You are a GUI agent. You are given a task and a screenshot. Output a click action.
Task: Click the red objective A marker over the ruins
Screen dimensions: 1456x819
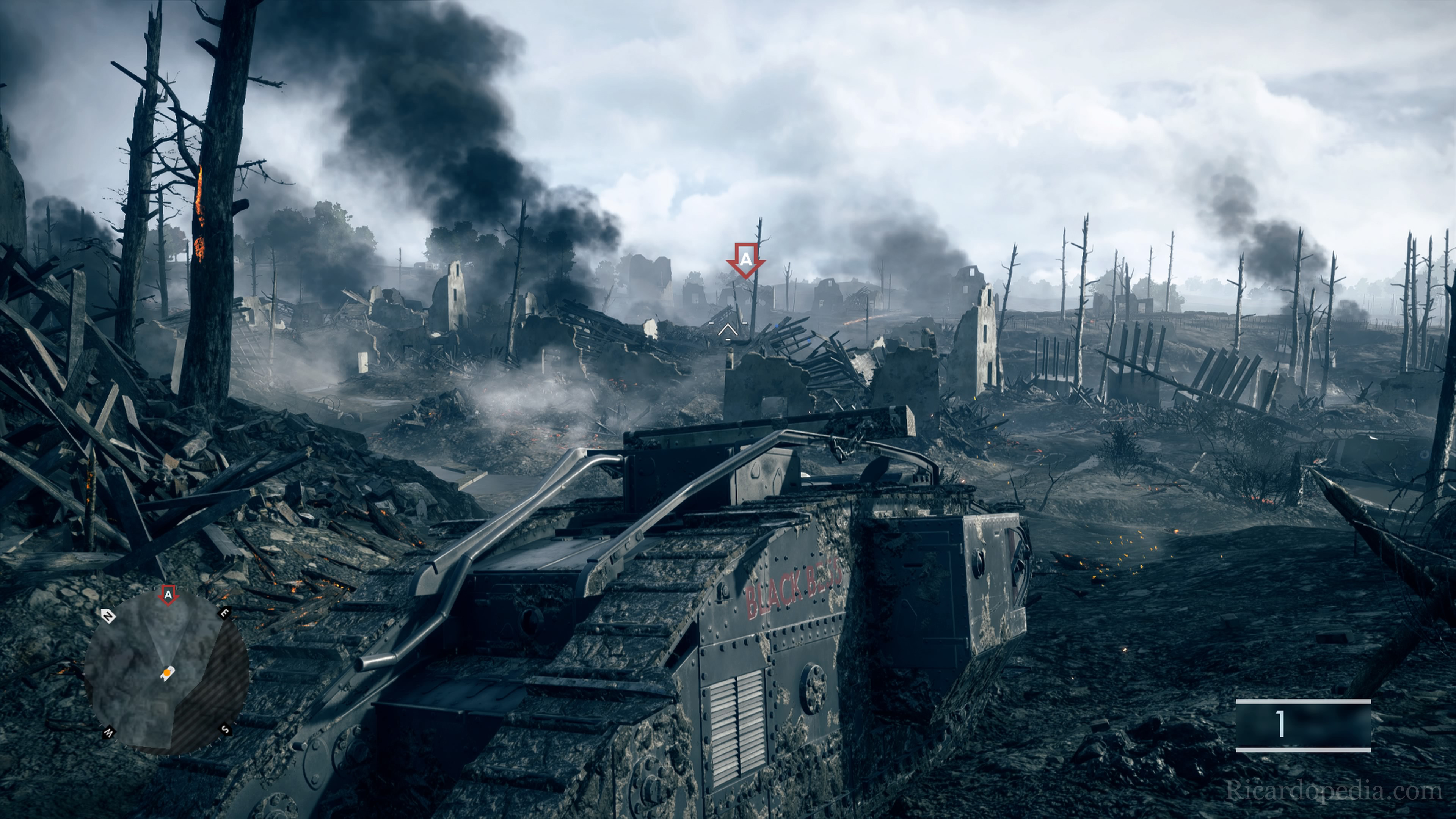(746, 260)
